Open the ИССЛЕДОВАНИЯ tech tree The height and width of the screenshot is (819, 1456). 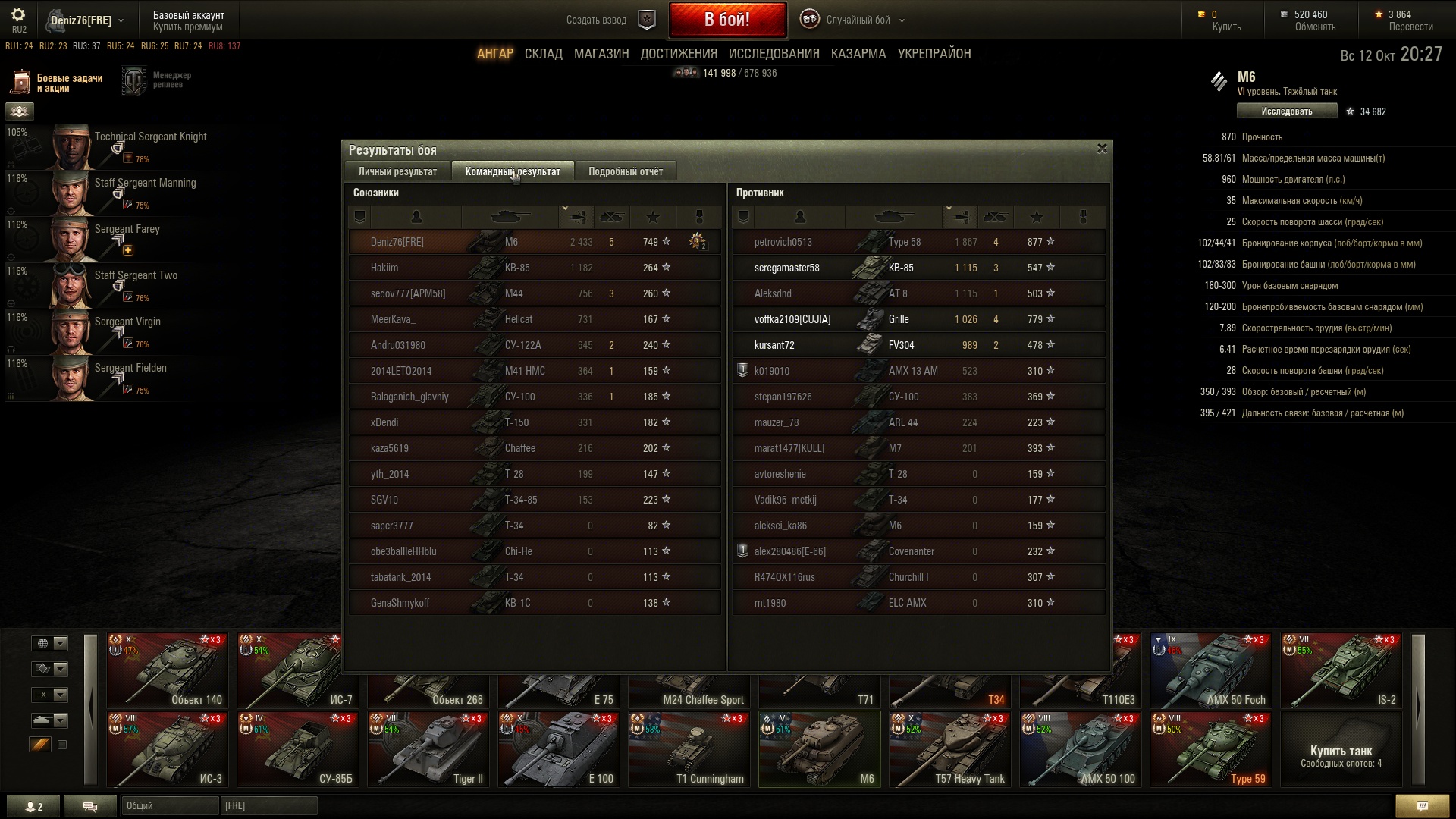773,54
